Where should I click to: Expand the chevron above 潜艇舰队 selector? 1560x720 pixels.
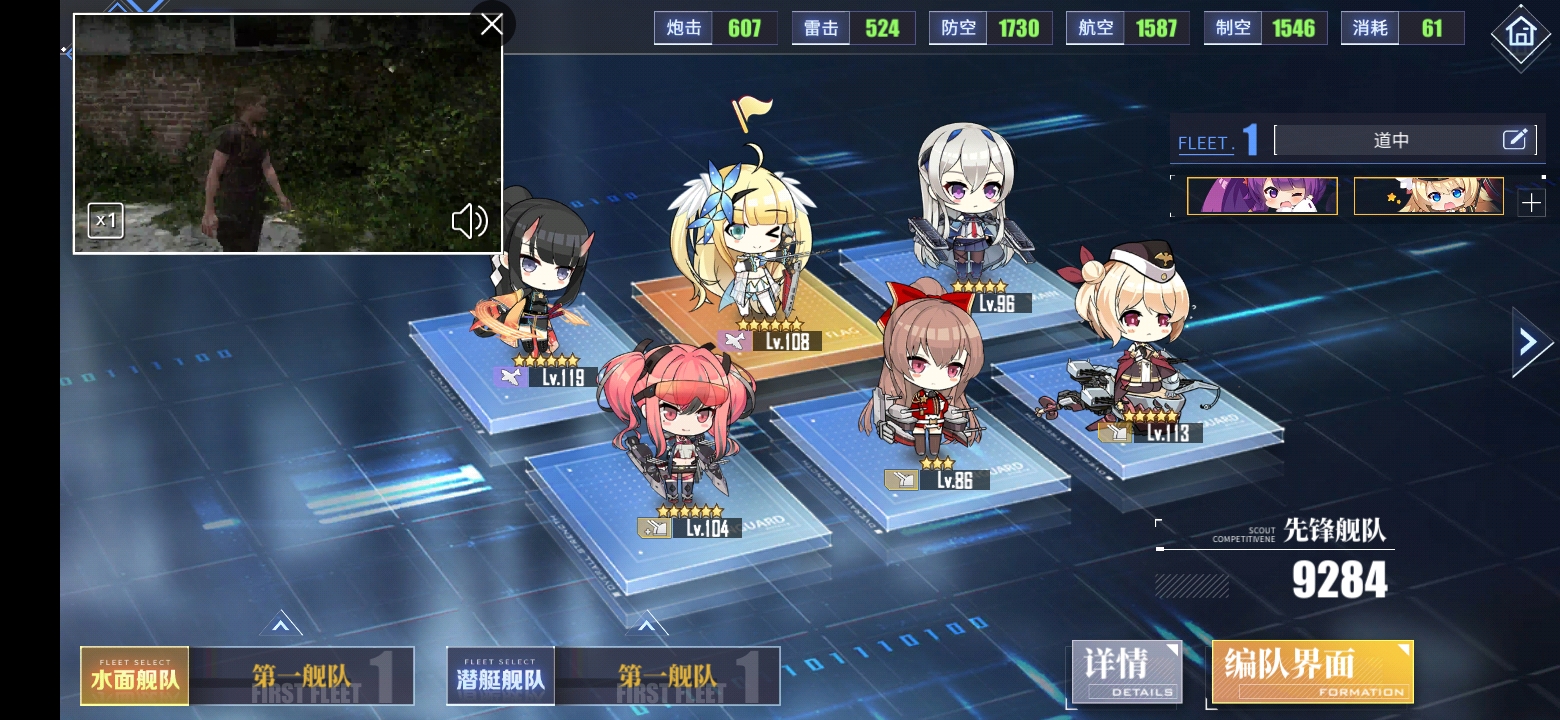tap(648, 623)
